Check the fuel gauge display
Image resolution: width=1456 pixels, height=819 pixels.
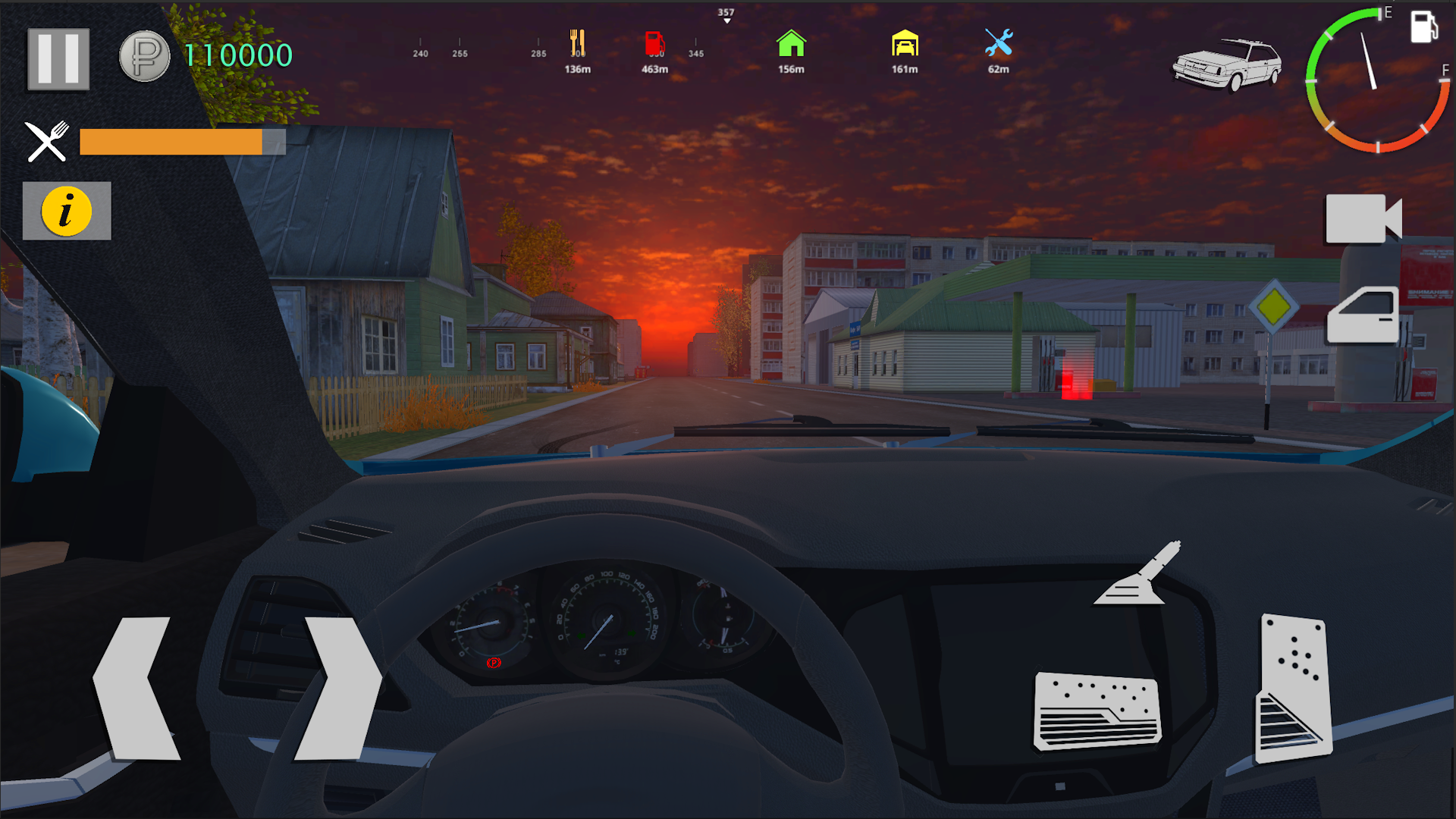1373,83
